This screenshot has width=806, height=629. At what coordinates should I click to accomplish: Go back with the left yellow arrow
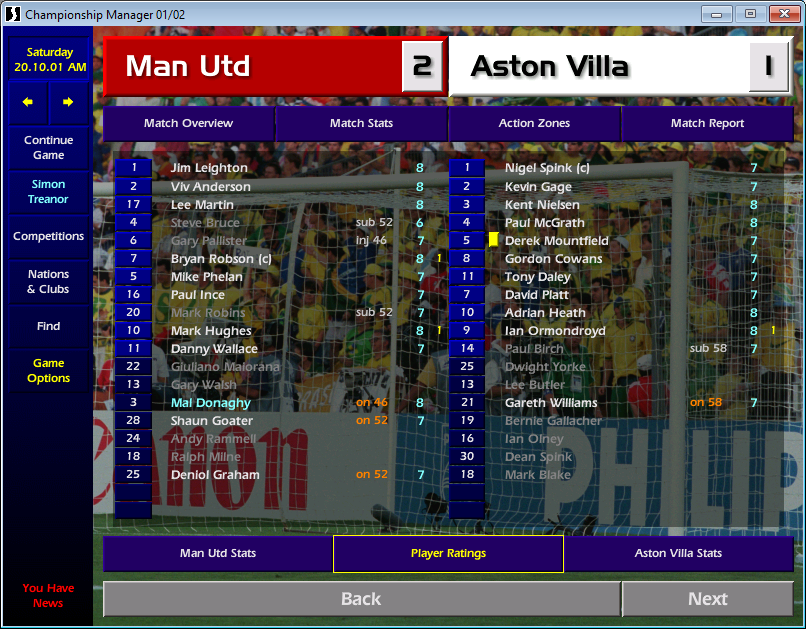click(x=28, y=102)
